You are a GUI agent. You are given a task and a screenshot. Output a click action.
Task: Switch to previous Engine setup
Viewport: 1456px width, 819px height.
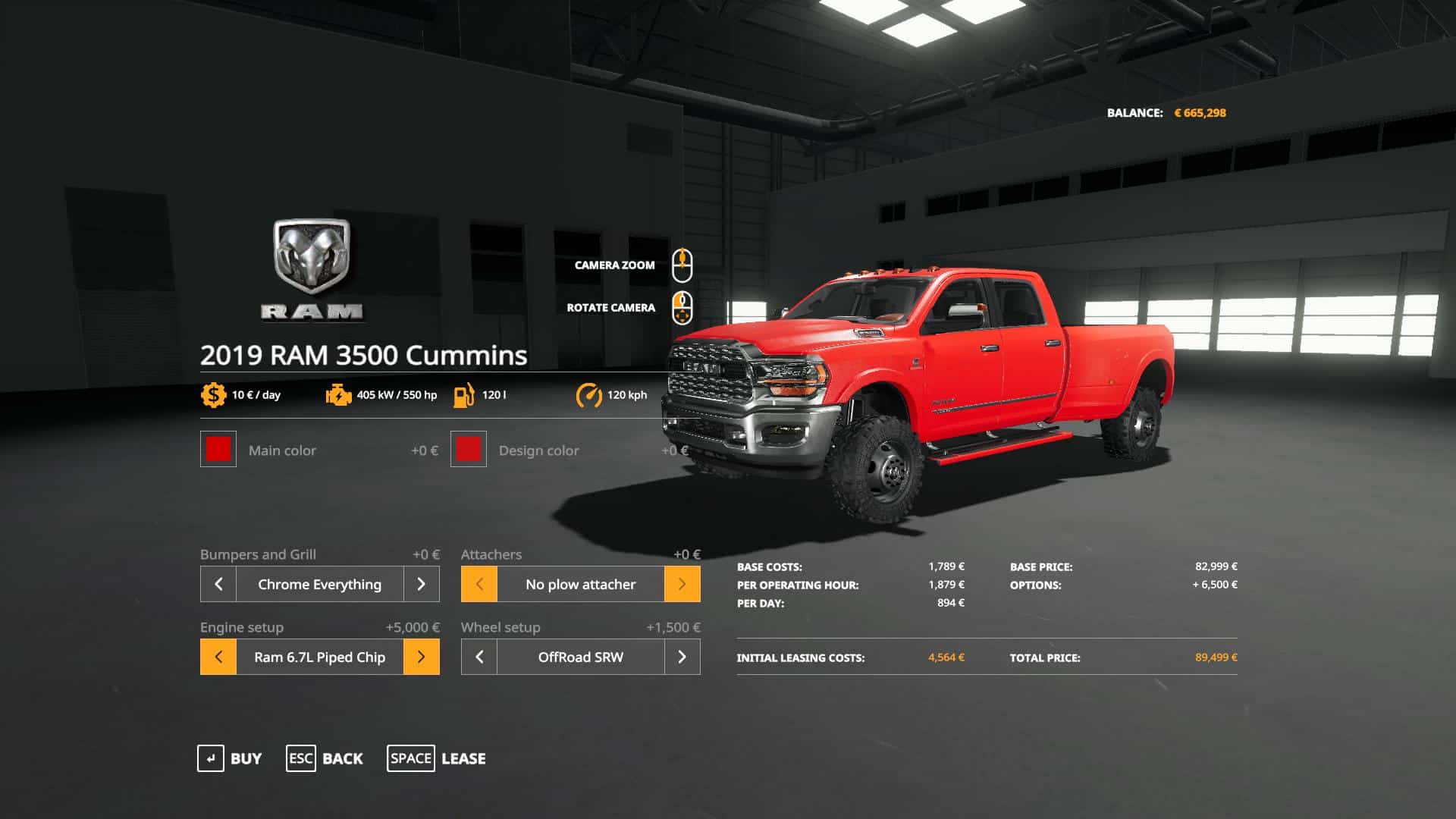pos(218,657)
